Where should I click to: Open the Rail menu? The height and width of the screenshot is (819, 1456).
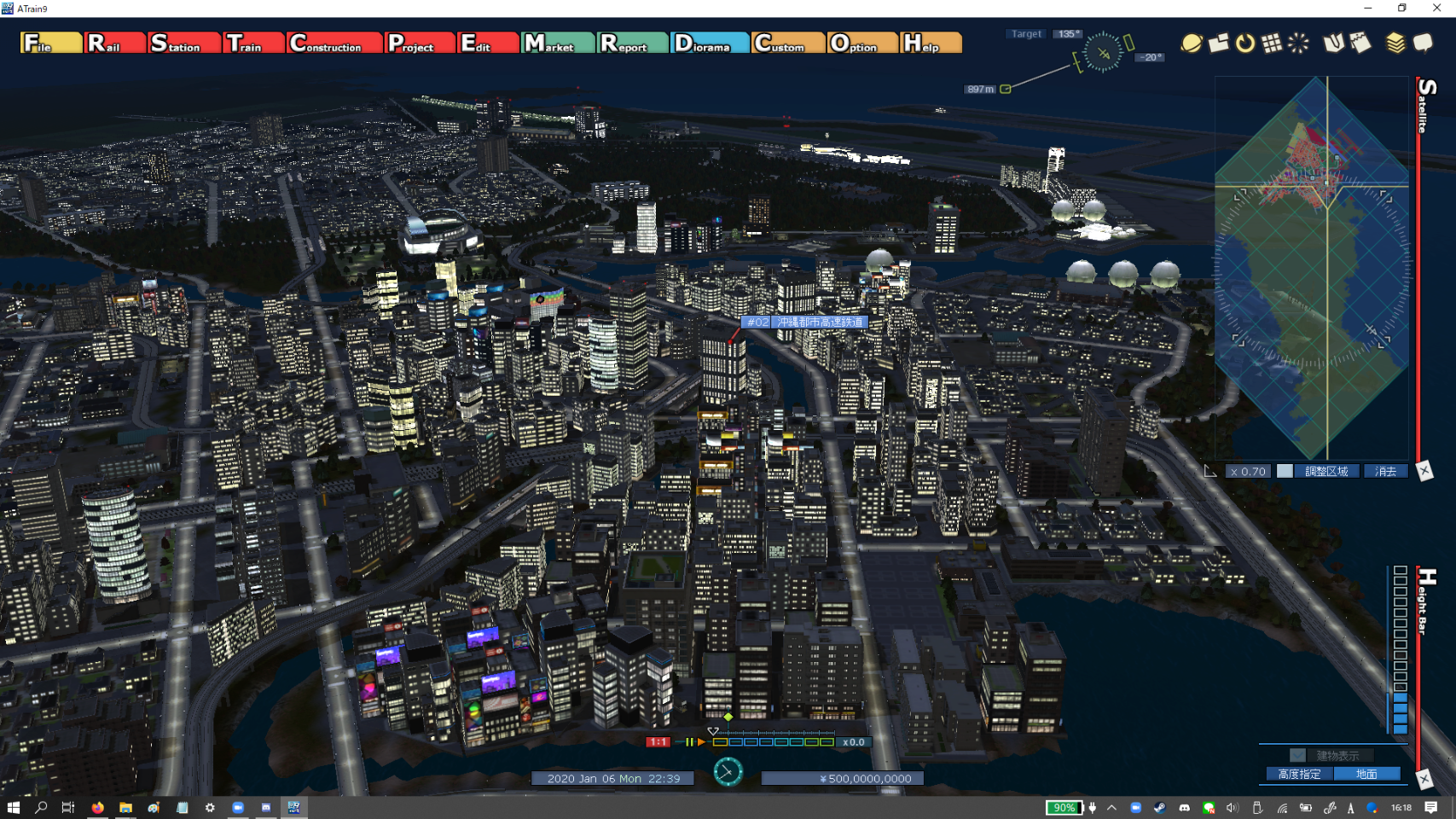[114, 43]
